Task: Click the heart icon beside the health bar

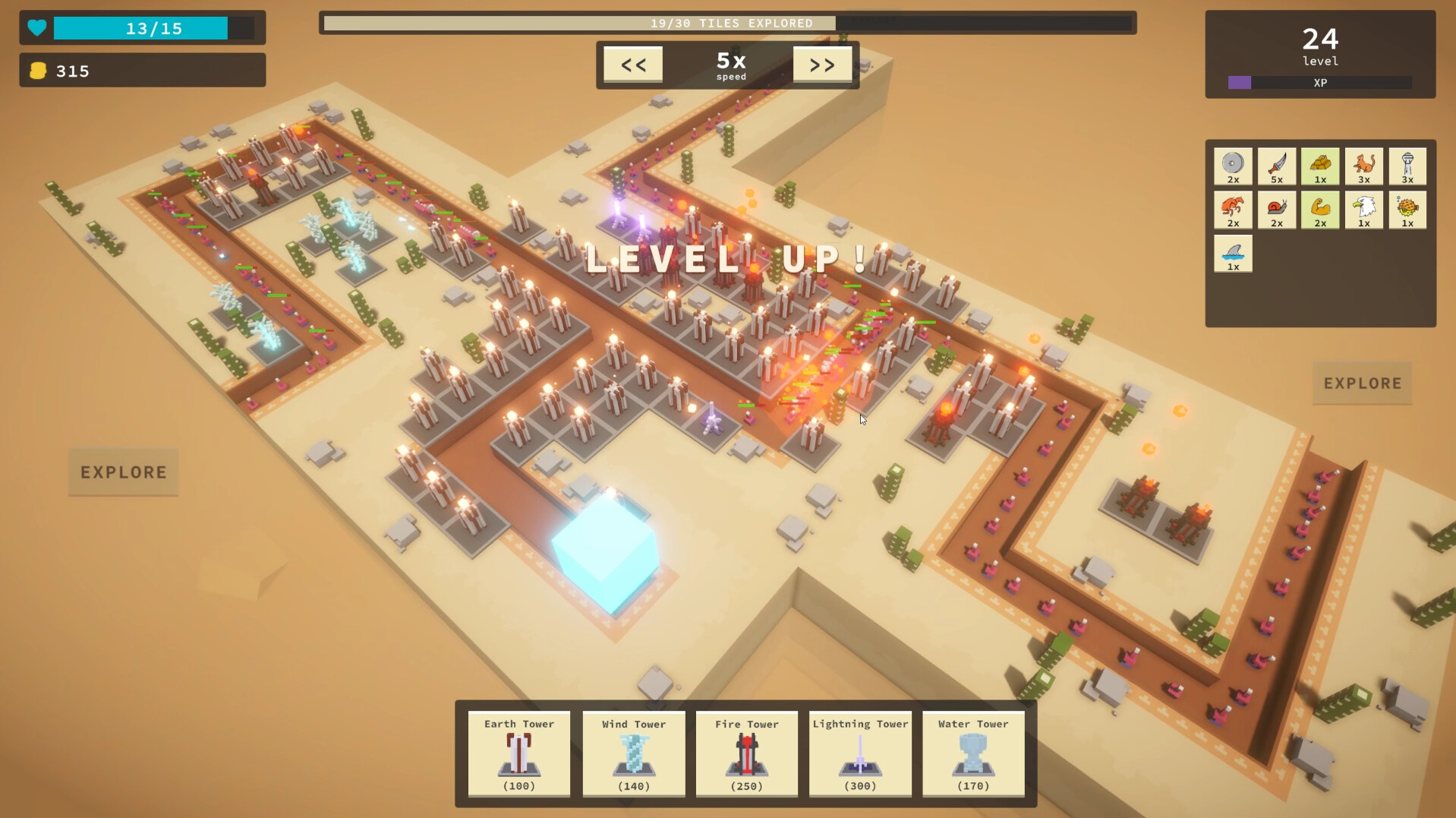Action: (x=36, y=27)
